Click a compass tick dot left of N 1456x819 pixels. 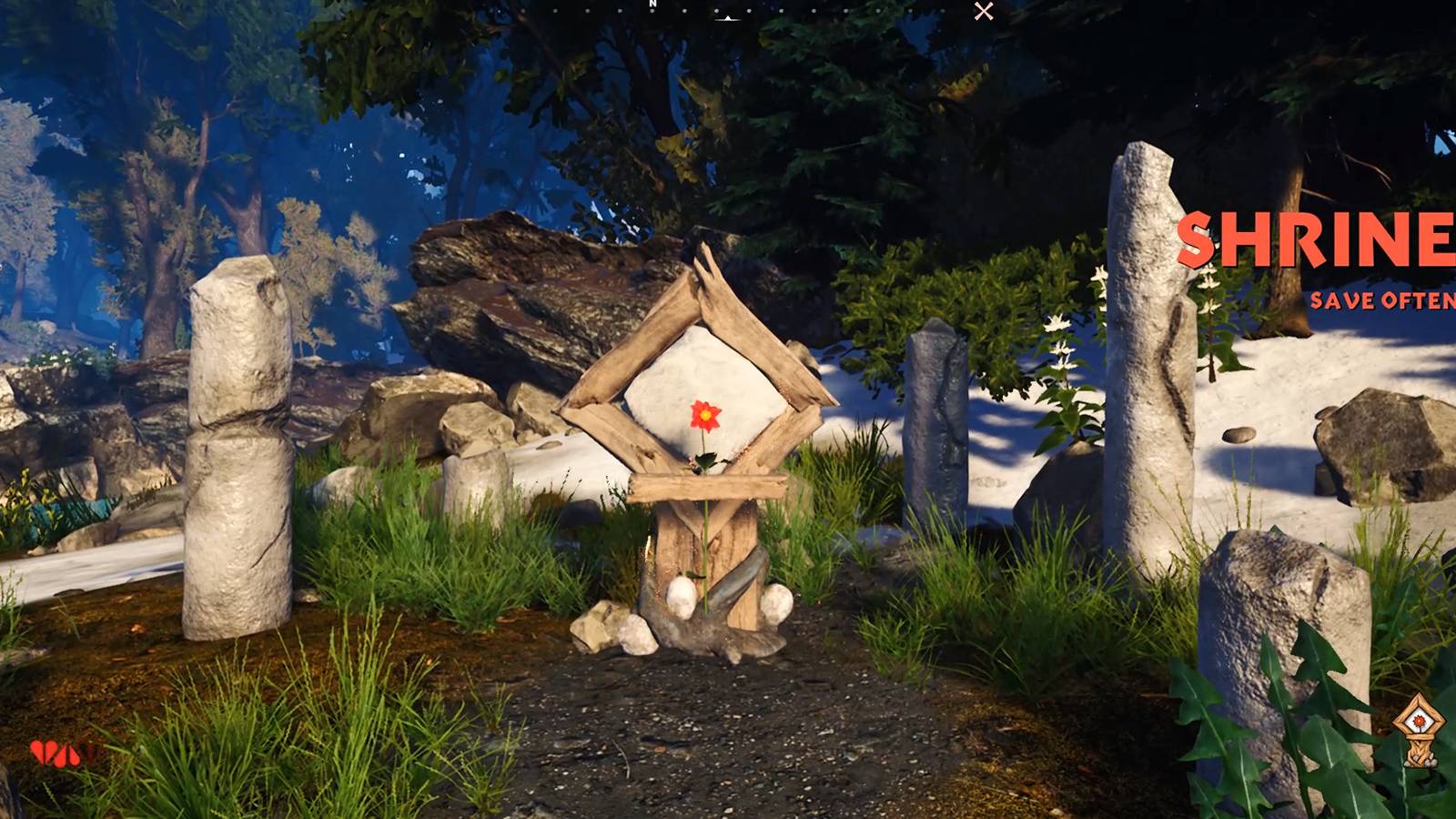[x=619, y=11]
